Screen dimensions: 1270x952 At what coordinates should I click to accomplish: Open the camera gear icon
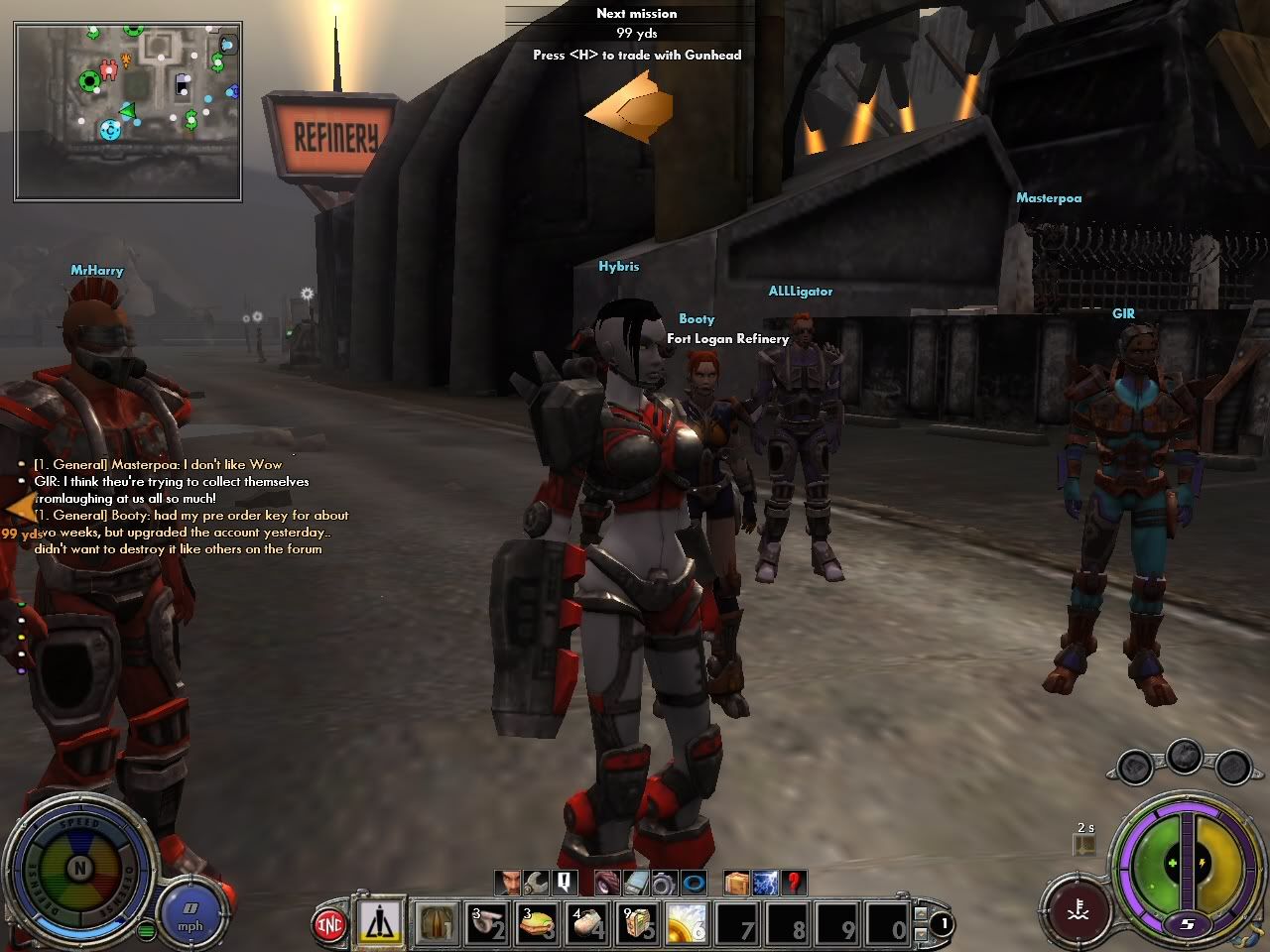click(x=663, y=882)
